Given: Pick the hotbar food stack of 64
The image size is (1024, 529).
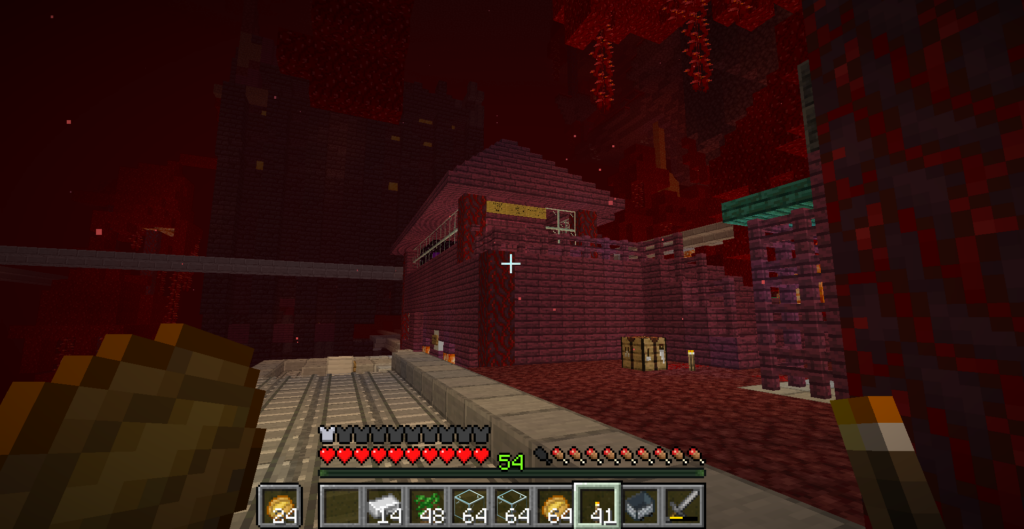Looking at the screenshot, I should coord(554,506).
